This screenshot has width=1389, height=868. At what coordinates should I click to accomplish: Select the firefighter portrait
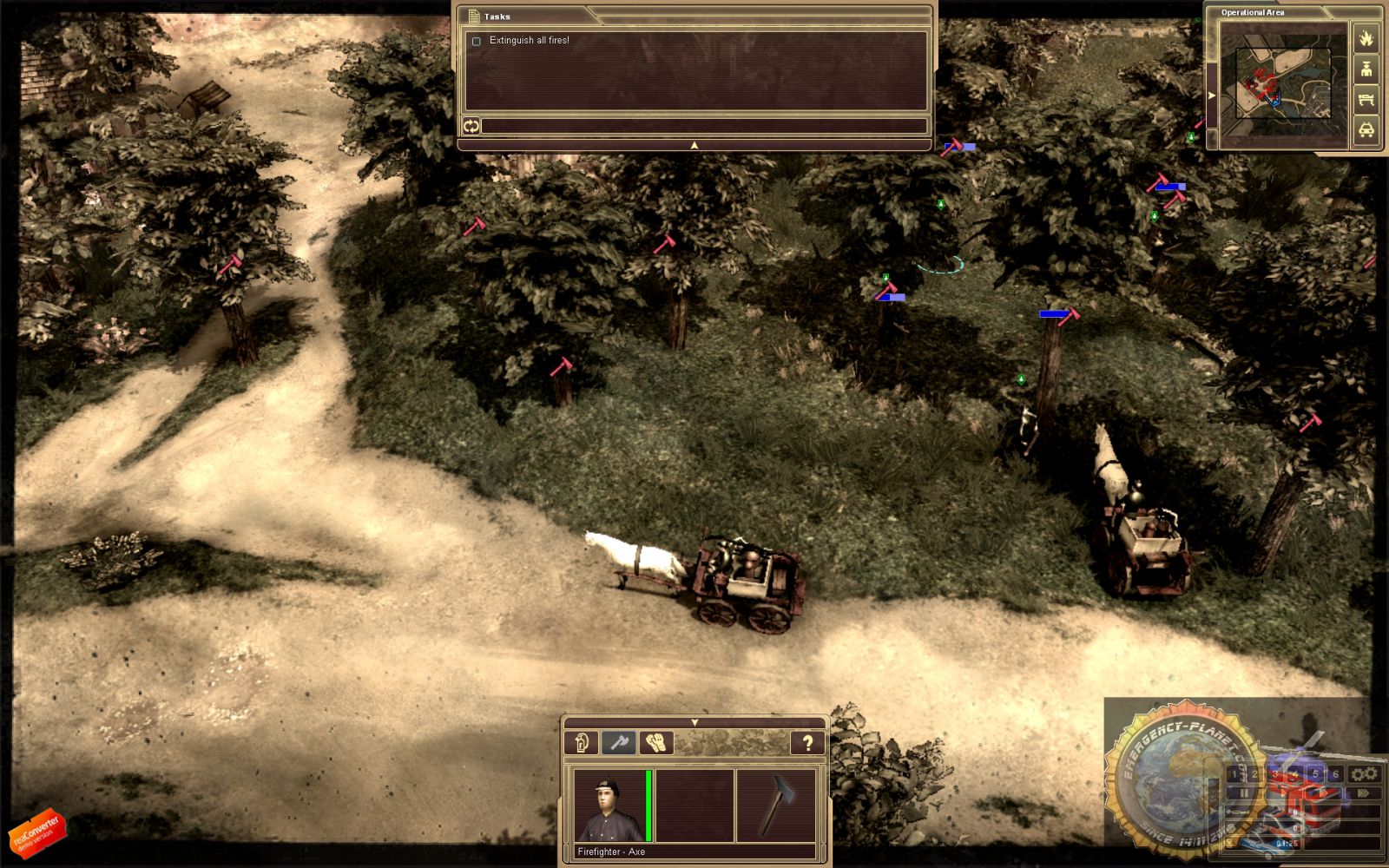[606, 806]
